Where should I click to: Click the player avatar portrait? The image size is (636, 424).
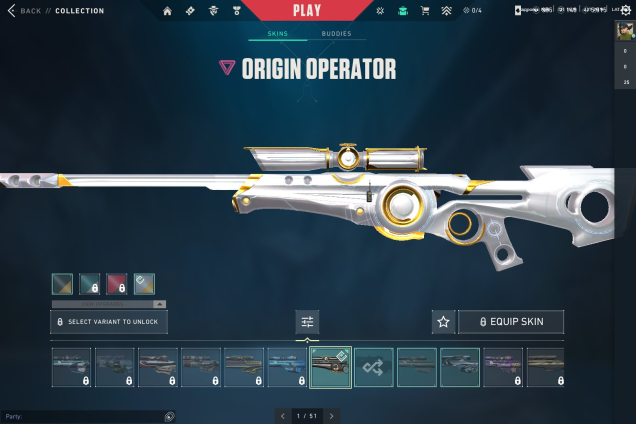[624, 30]
